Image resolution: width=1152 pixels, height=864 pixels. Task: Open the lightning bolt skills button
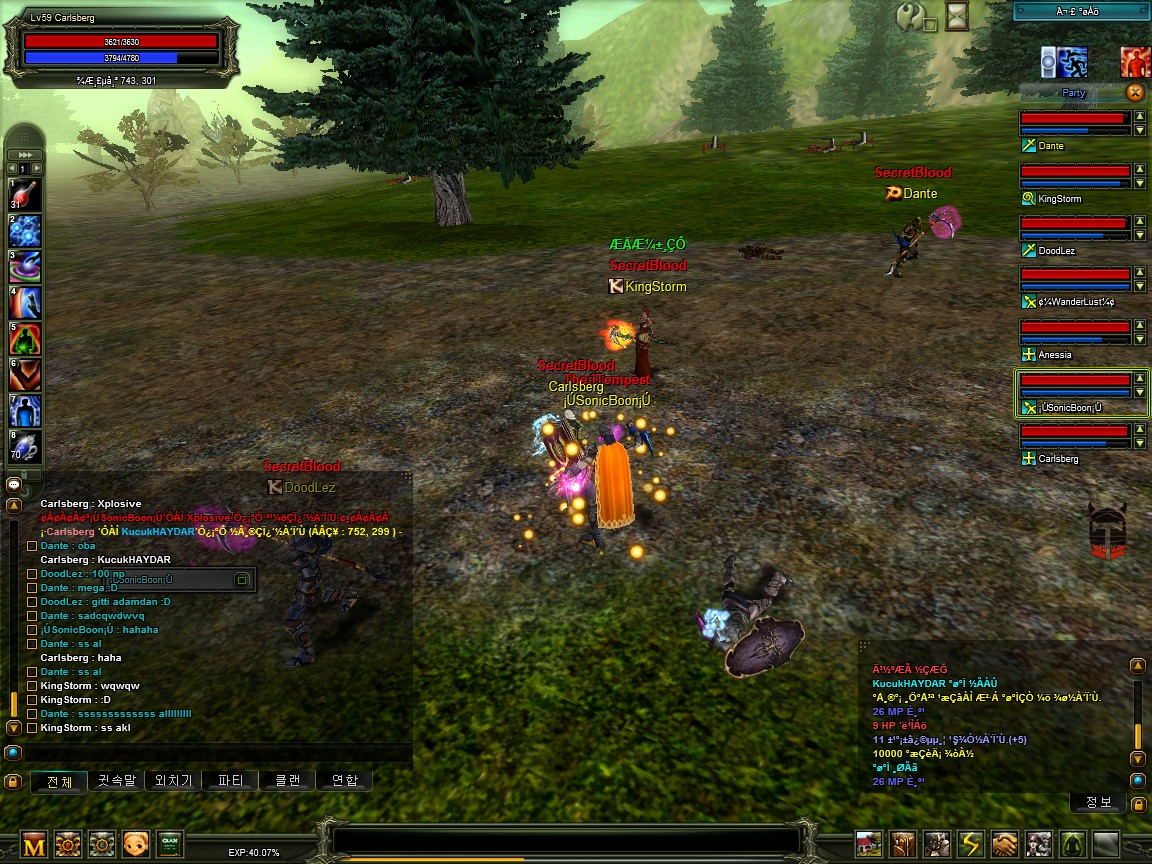[x=971, y=845]
